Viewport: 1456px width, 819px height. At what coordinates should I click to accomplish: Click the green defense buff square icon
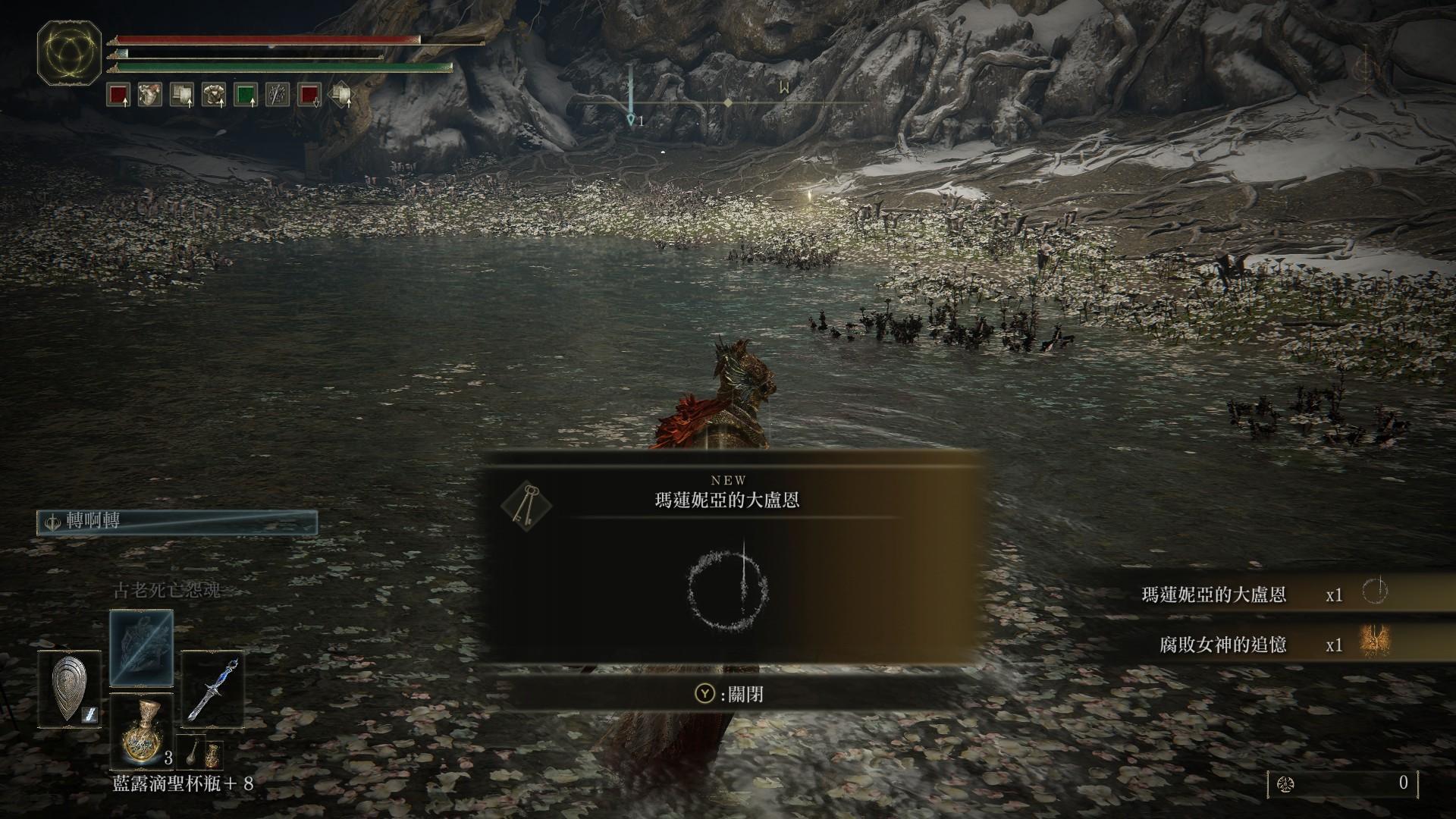pyautogui.click(x=245, y=95)
